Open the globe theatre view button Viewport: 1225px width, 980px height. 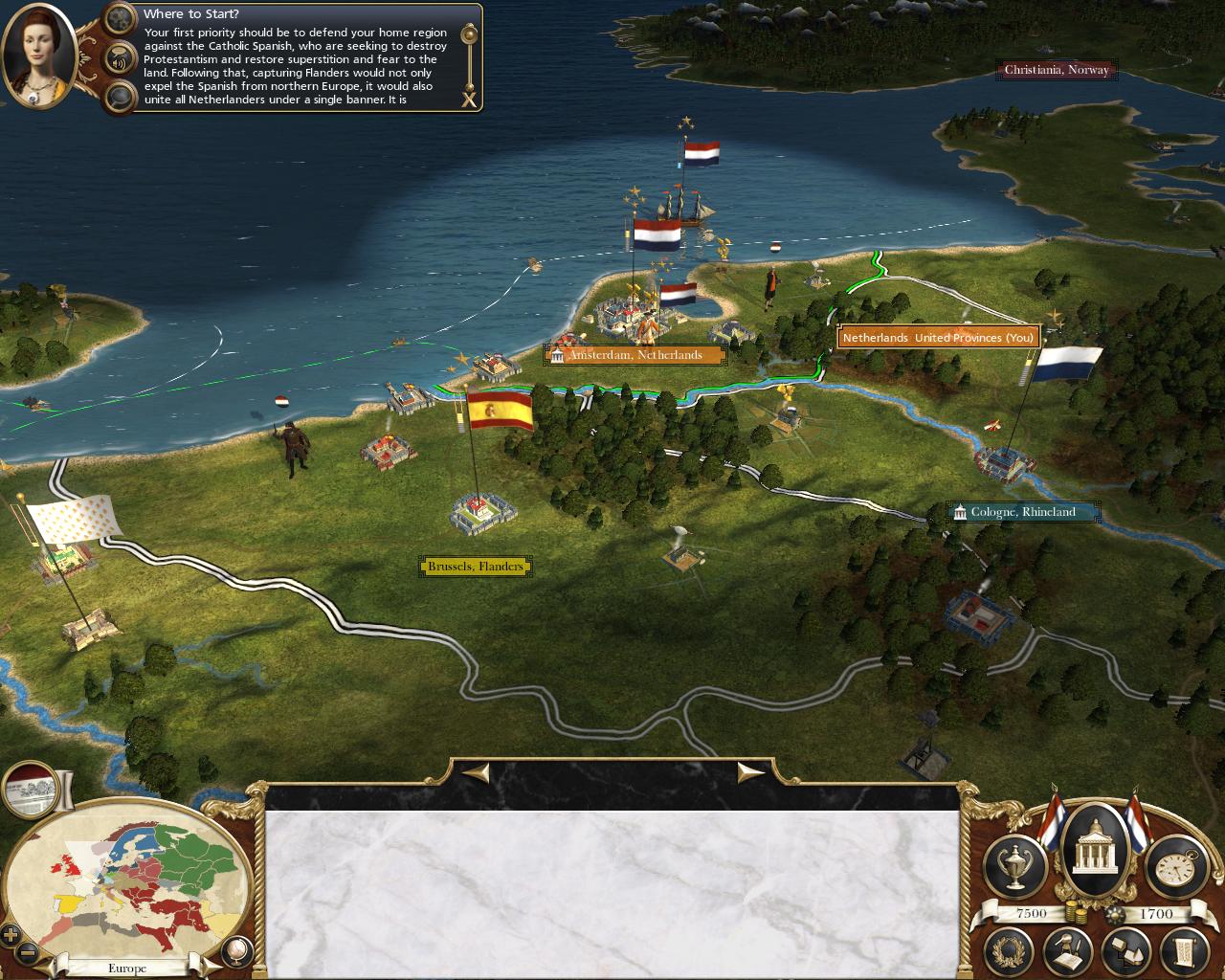236,949
